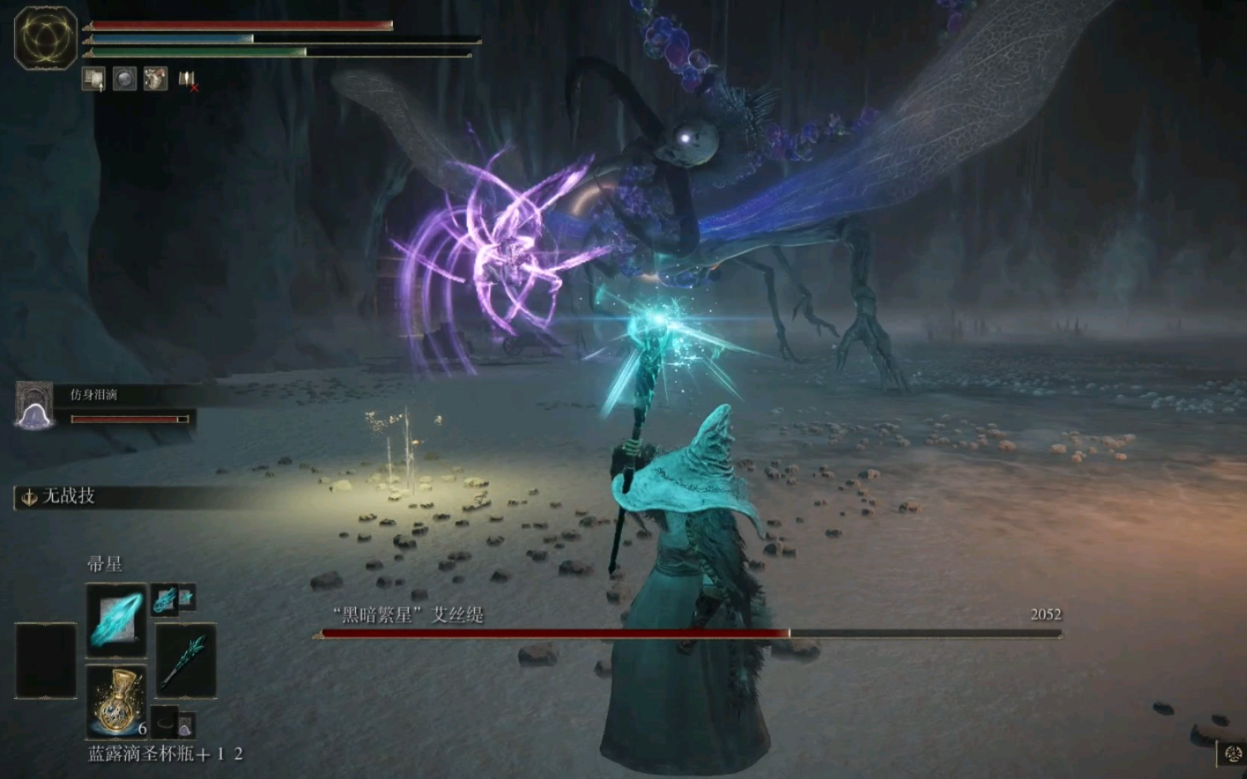Select the glowing rune emblem beside the health bar
This screenshot has width=1247, height=779.
pyautogui.click(x=46, y=37)
